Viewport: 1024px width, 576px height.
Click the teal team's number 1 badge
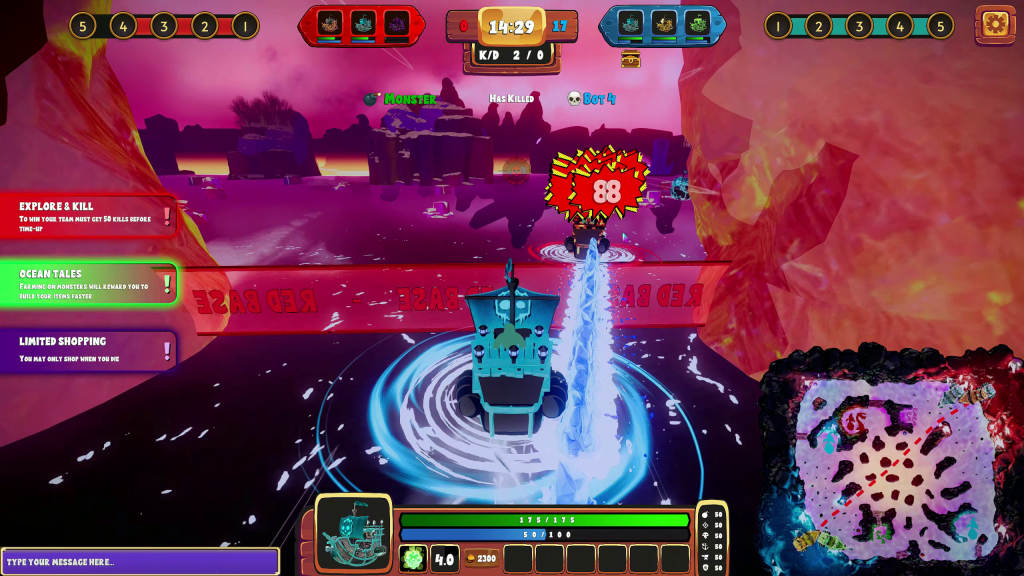point(778,25)
